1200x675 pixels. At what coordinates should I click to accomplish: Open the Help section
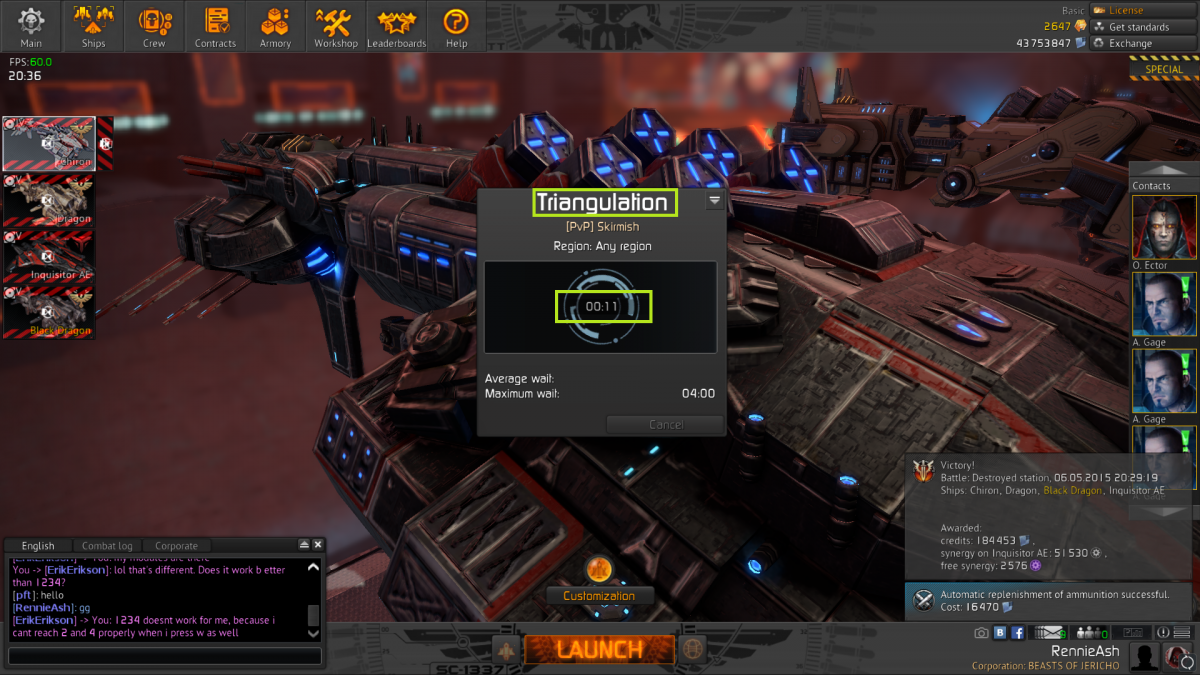pyautogui.click(x=456, y=27)
